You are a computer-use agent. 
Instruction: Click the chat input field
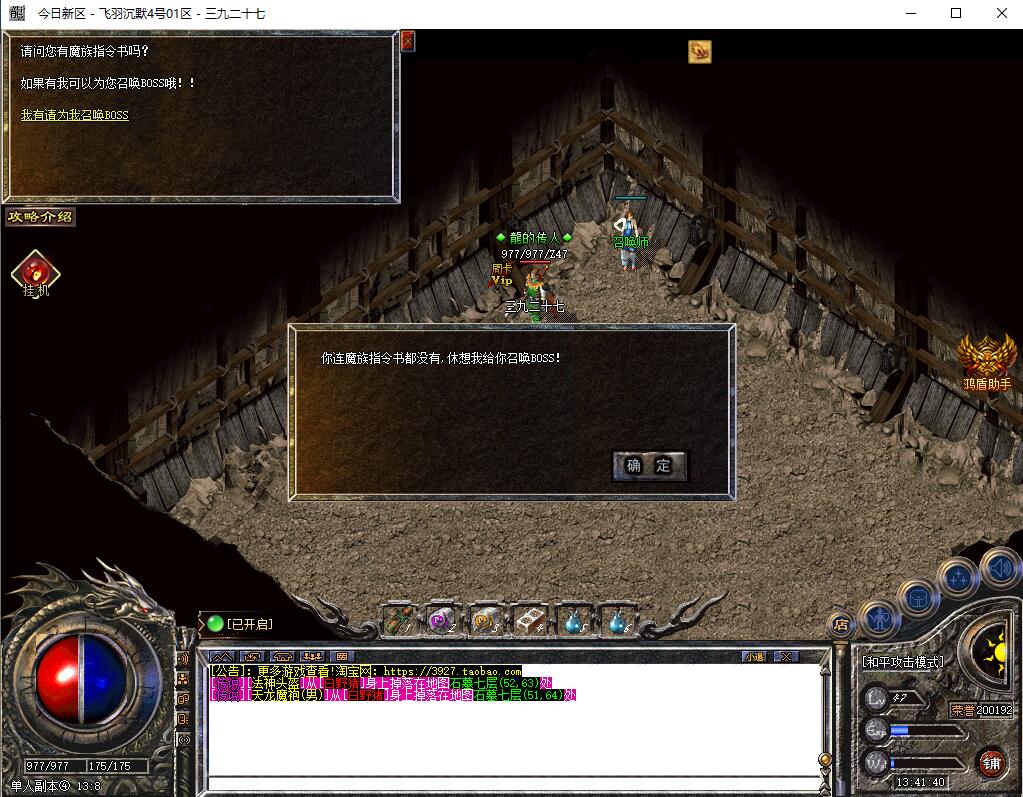pos(510,783)
